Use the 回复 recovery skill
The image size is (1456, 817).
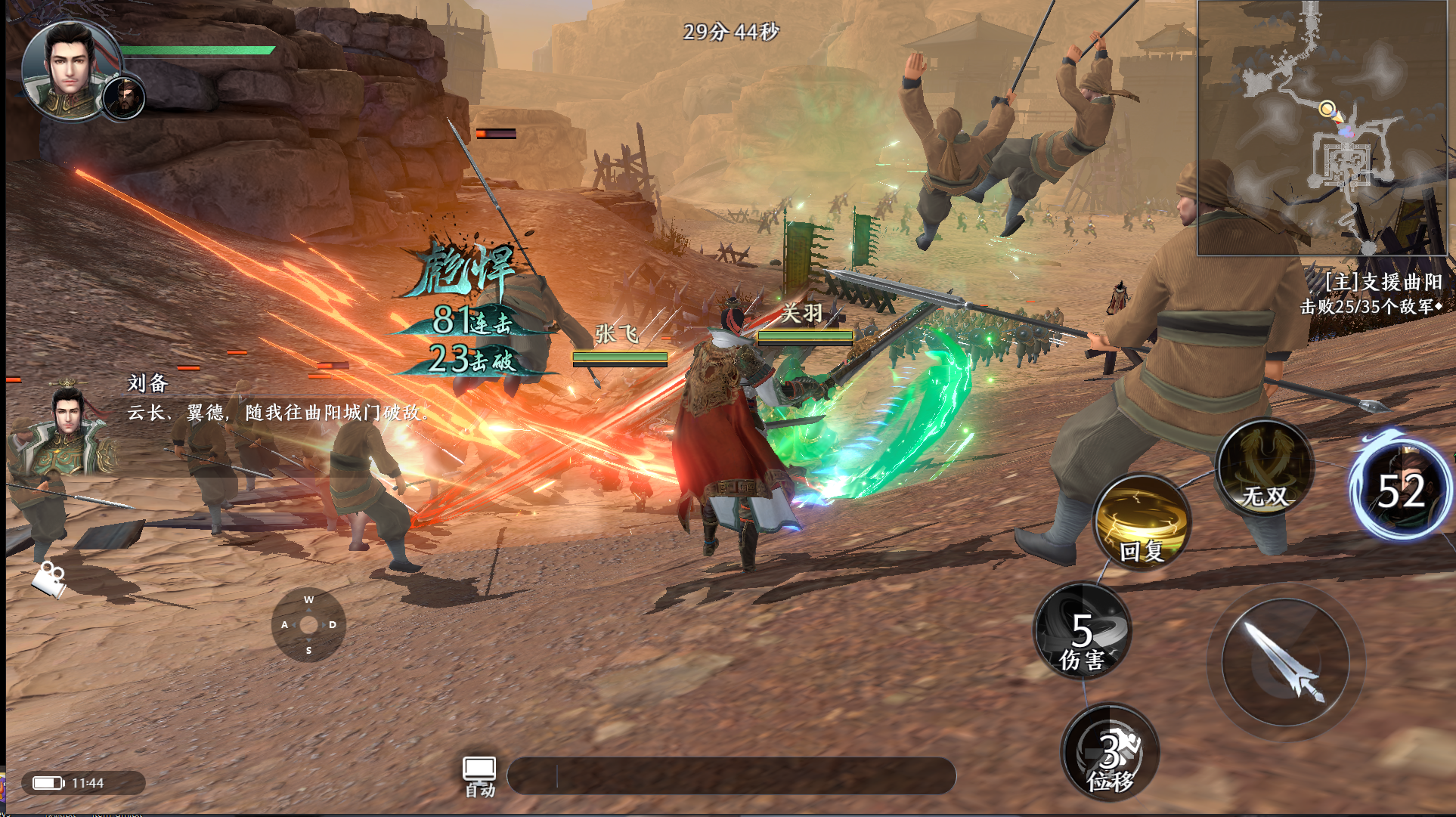1142,521
